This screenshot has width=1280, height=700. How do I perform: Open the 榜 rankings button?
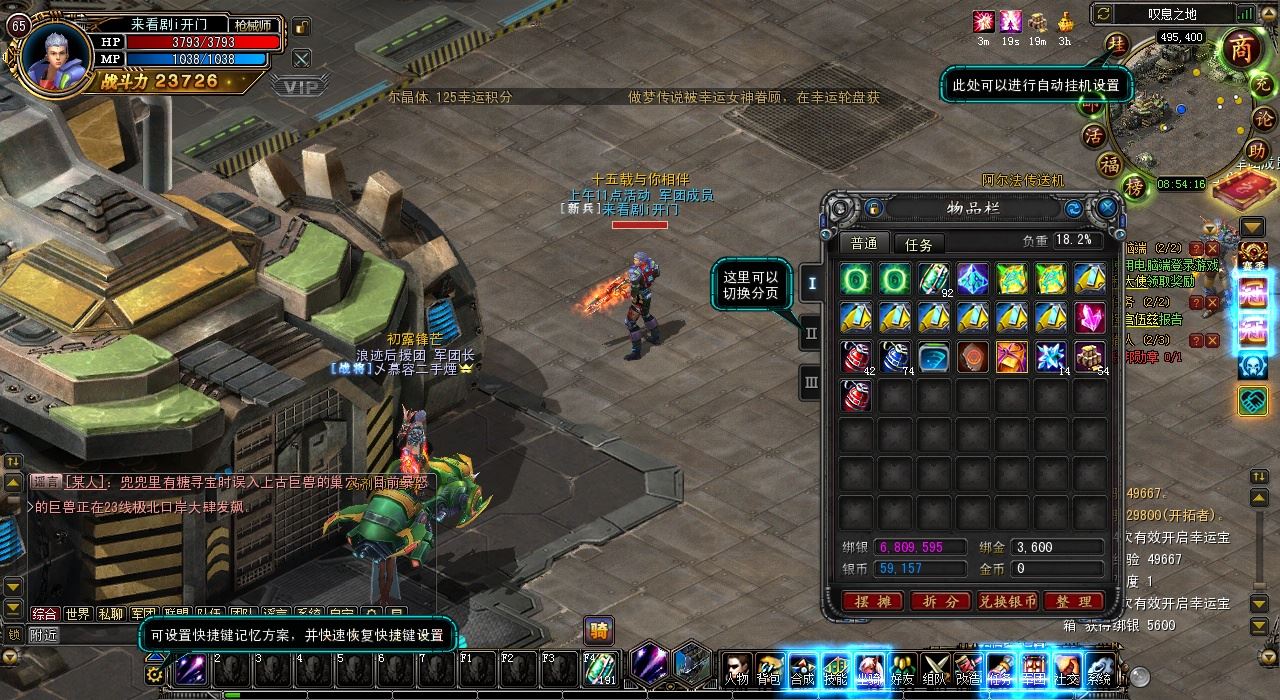pos(1134,187)
